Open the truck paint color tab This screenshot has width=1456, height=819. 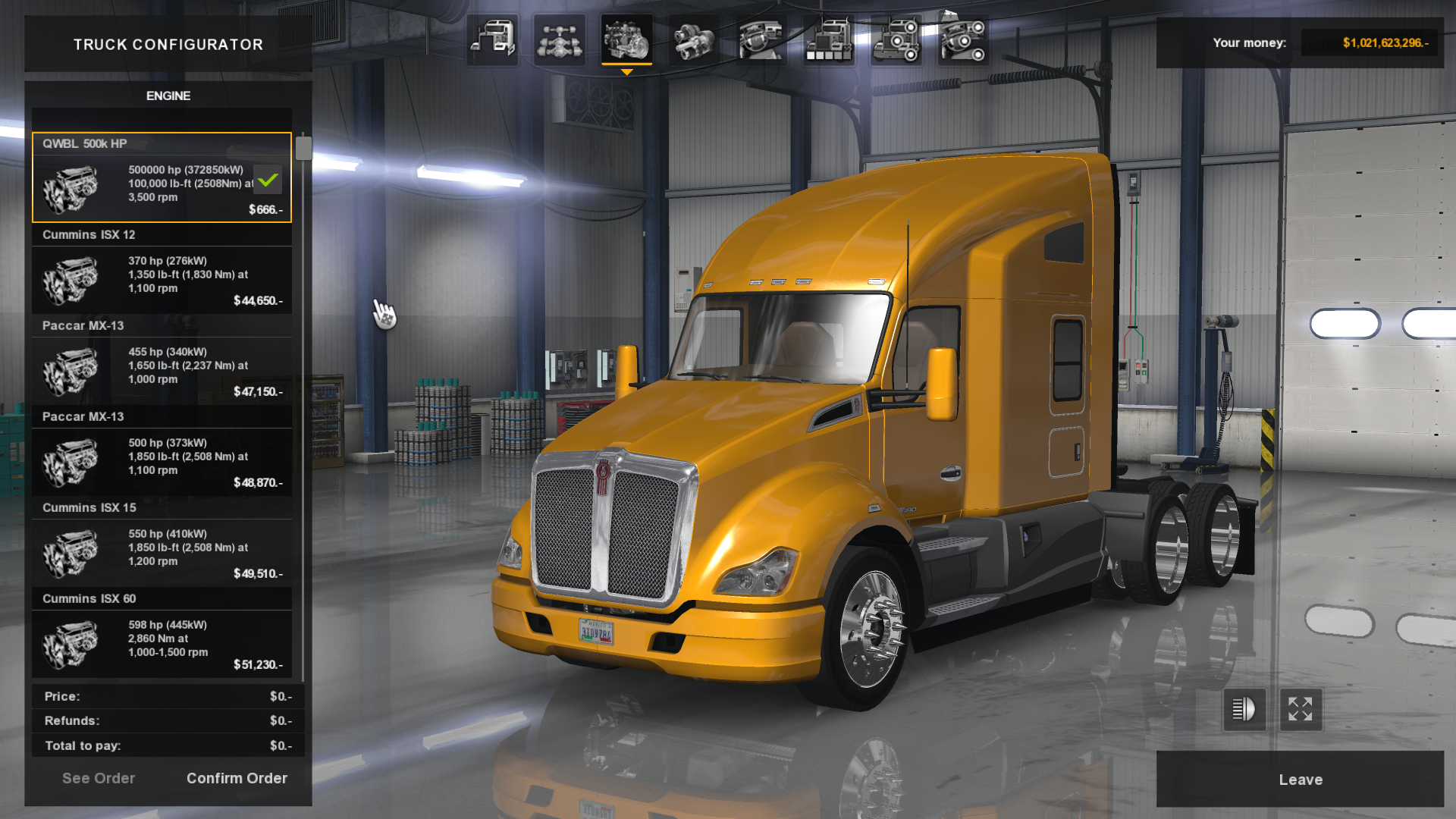tap(828, 39)
